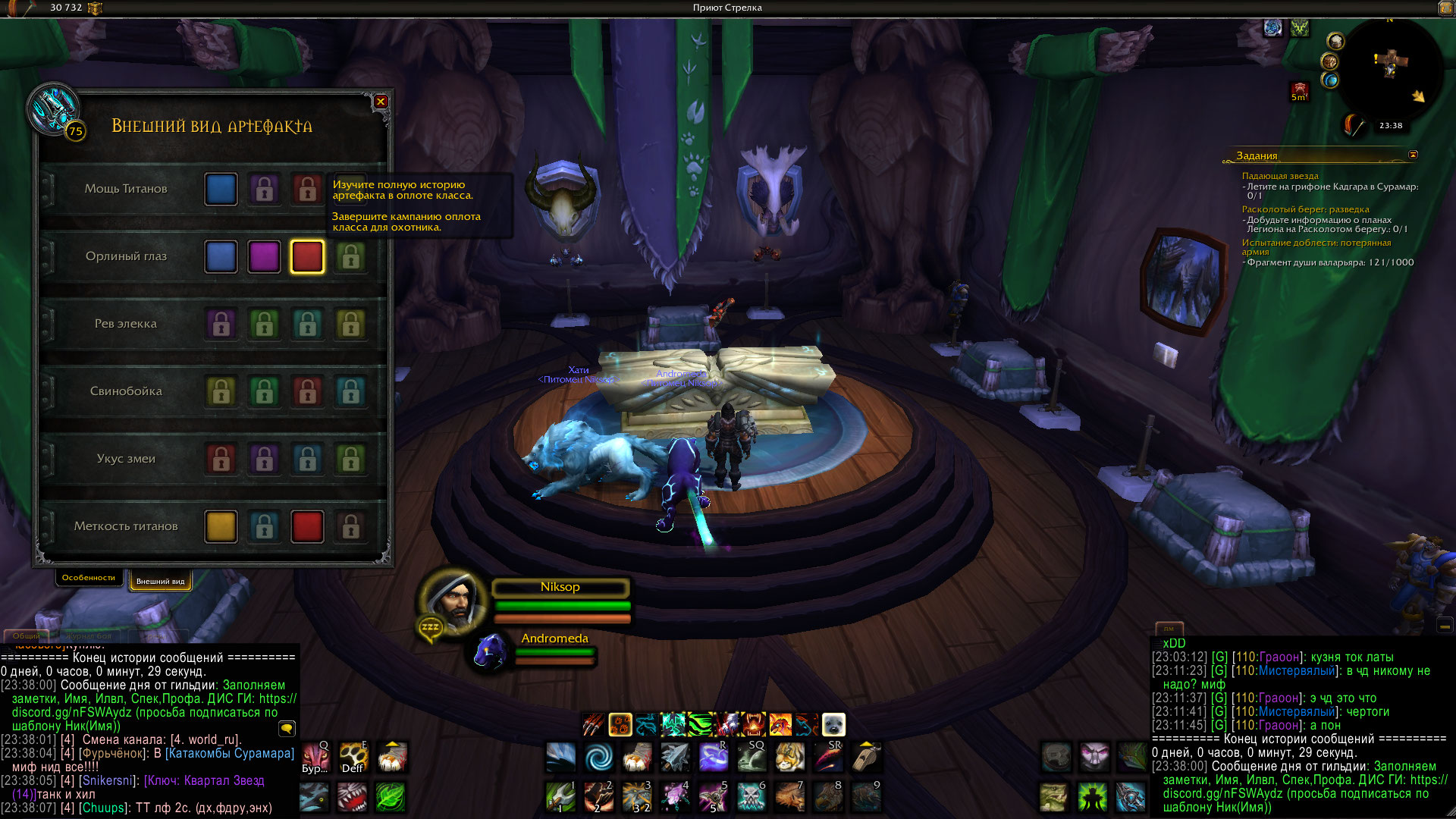
Task: Select the blue Мощь Титанов color swatch
Action: (221, 190)
